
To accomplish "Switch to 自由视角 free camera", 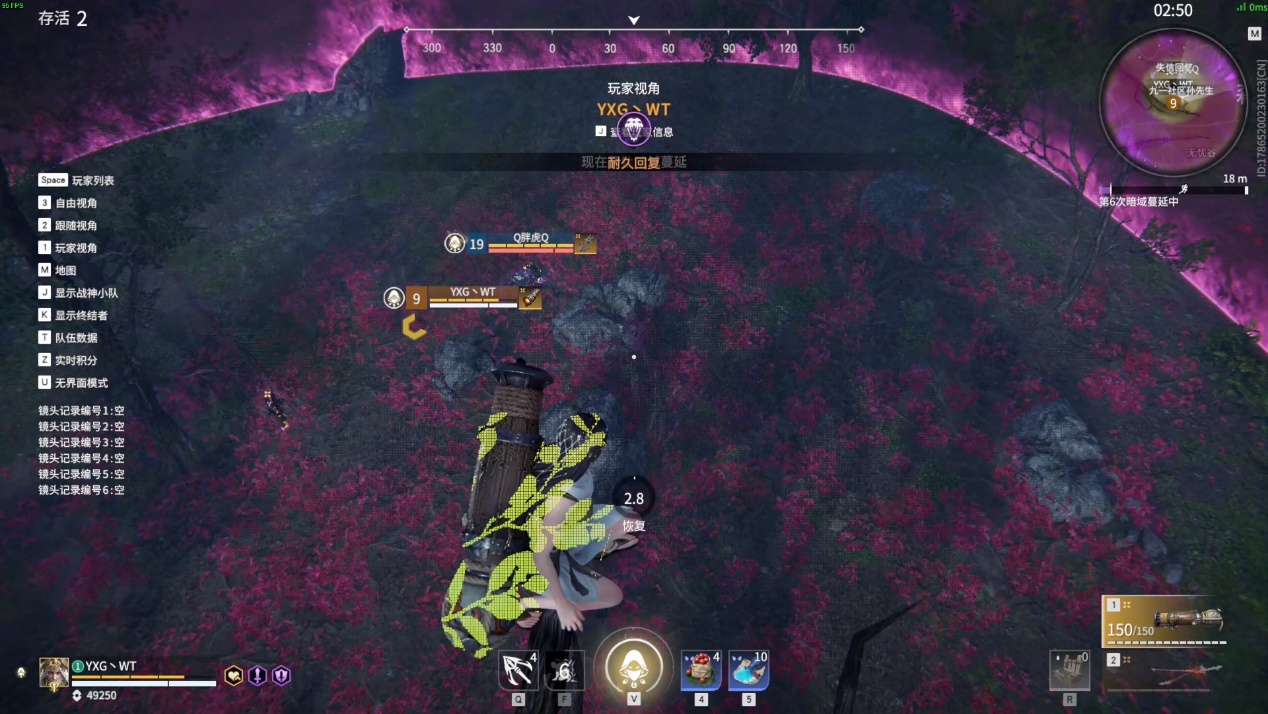I will click(x=76, y=203).
